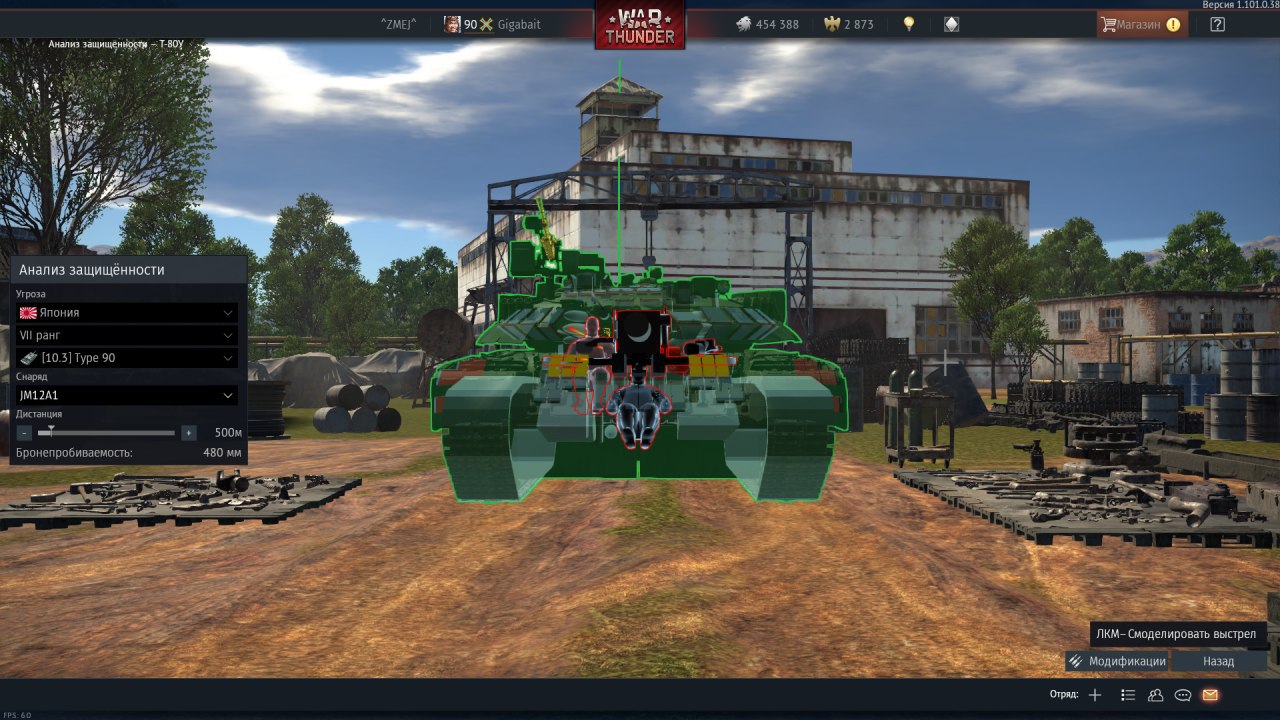Screen dimensions: 1280x720
Task: Open the Модификации button
Action: pyautogui.click(x=1117, y=661)
